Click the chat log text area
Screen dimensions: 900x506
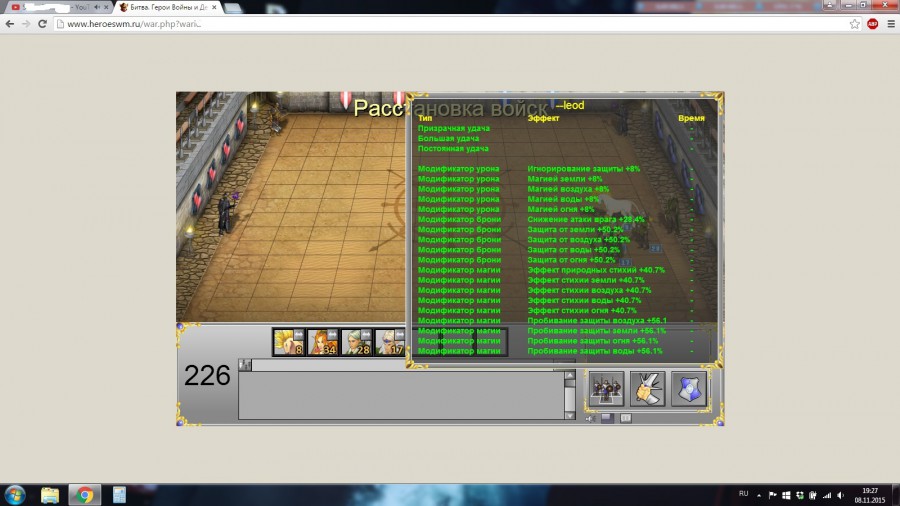coord(400,394)
